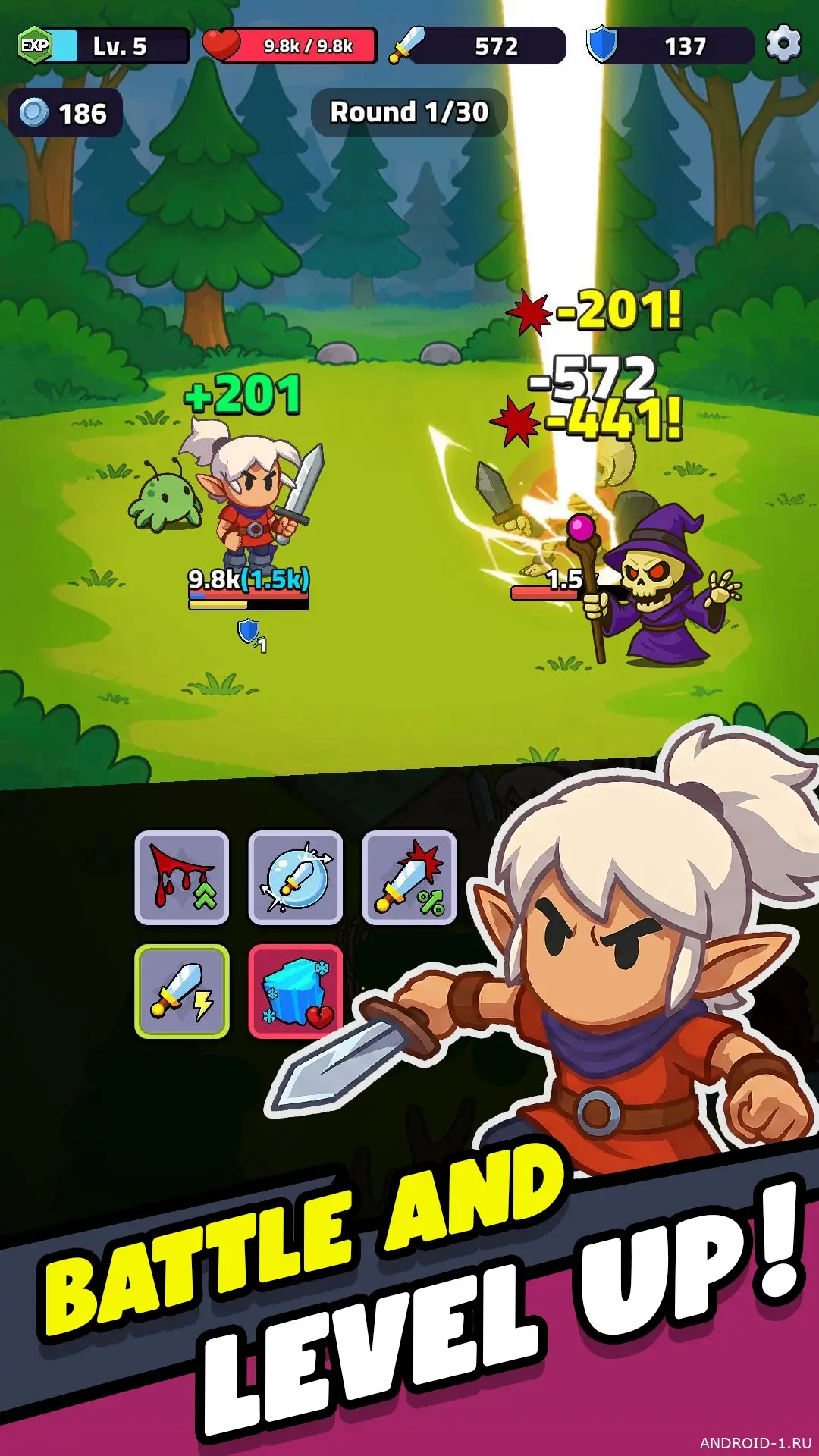Select the bleeding slash skill icon
Image resolution: width=819 pixels, height=1456 pixels.
coord(182,878)
